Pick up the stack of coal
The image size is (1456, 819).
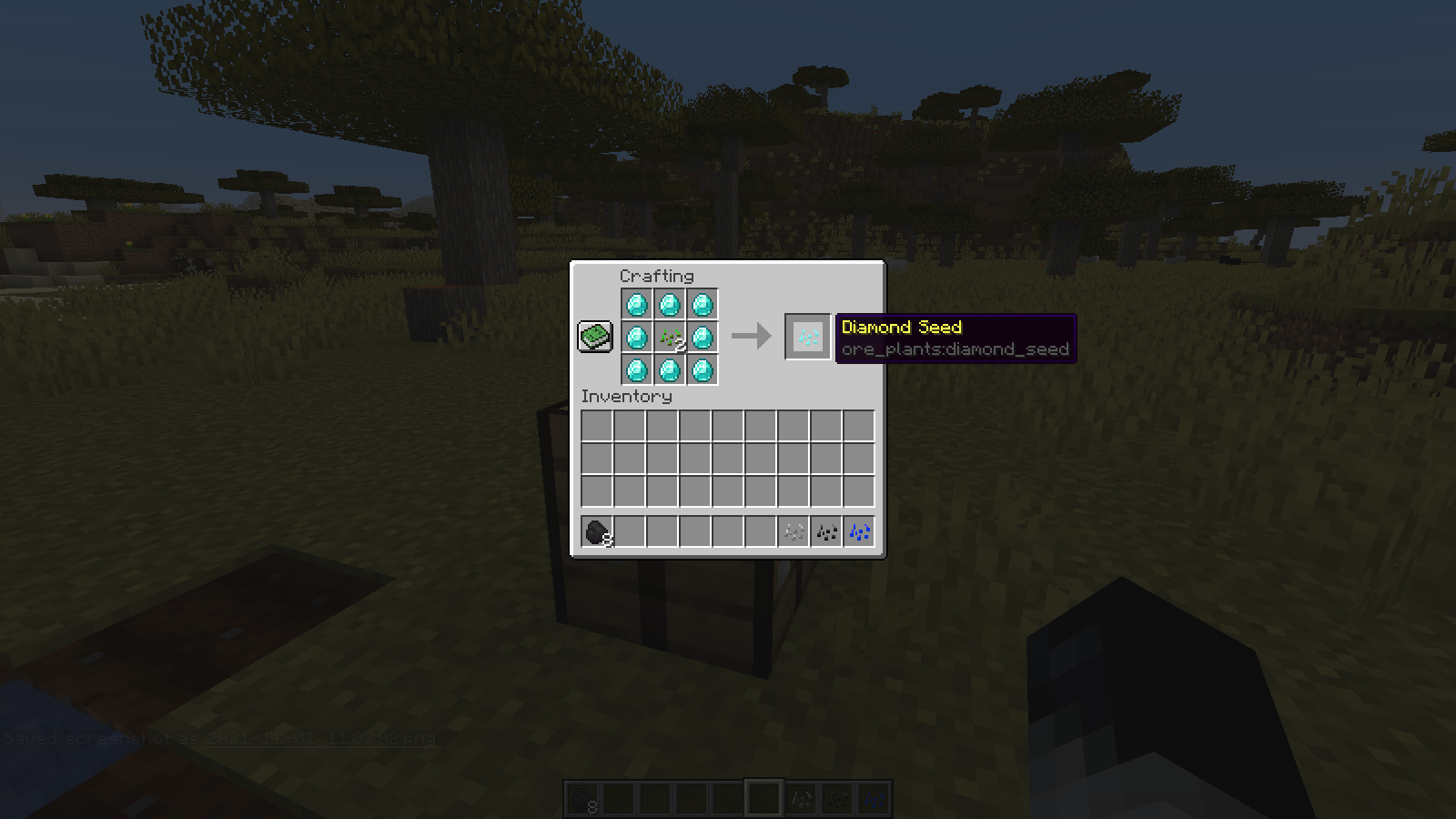[597, 531]
